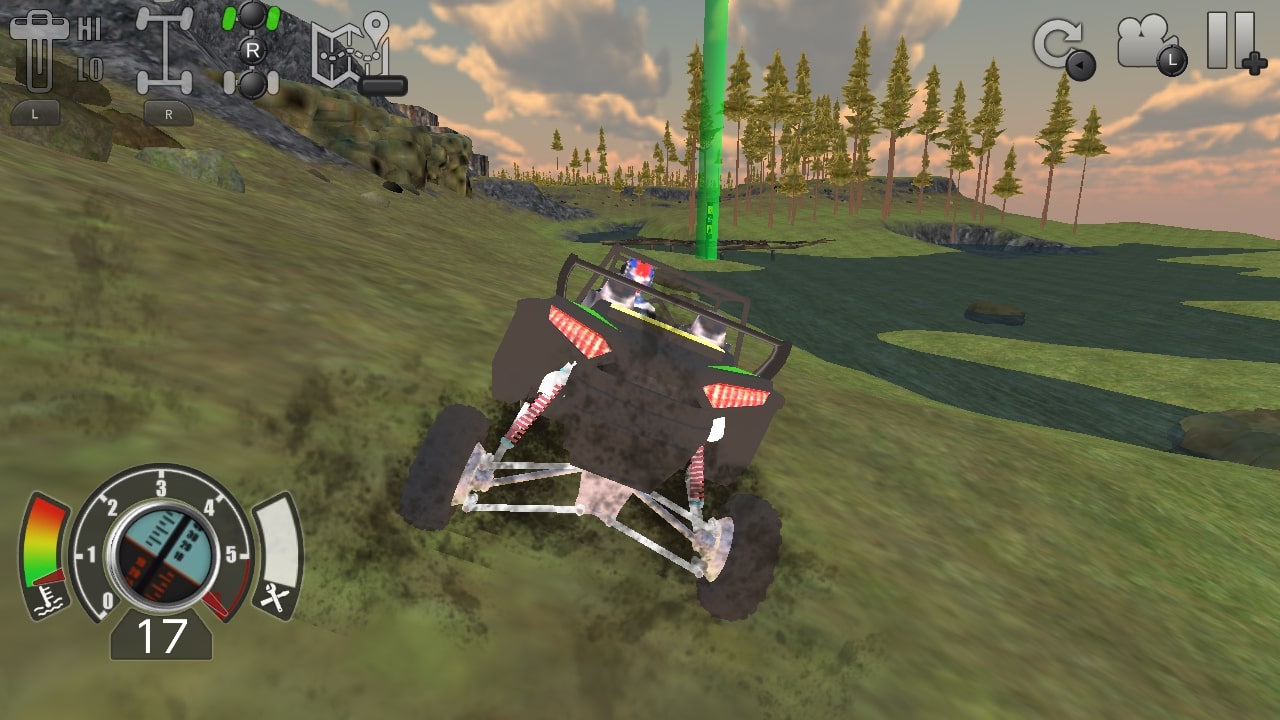1280x720 pixels.
Task: Click the central R diff-lock icon
Action: [253, 50]
